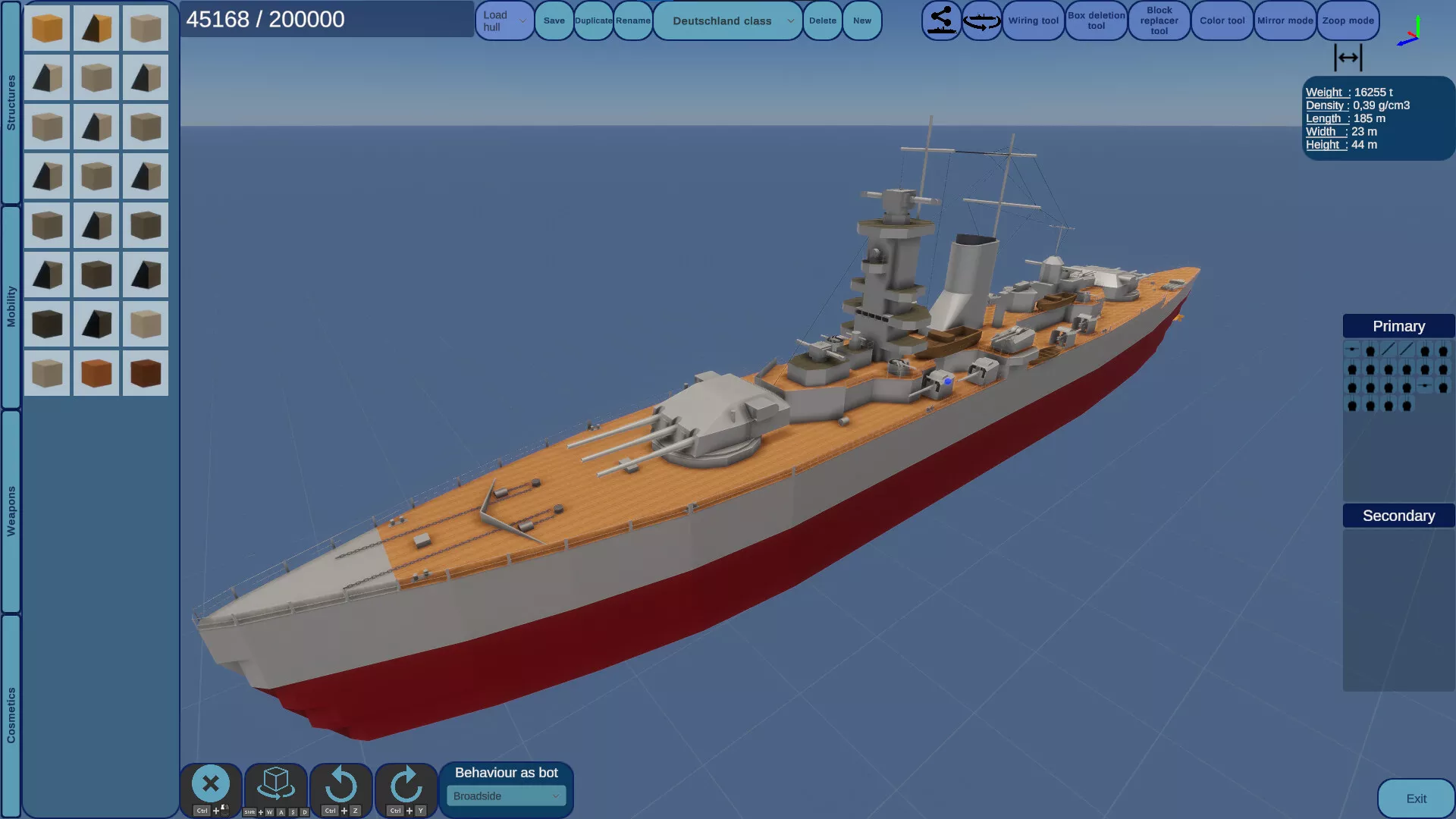Select the Box deletion tool
The width and height of the screenshot is (1456, 819).
point(1096,21)
